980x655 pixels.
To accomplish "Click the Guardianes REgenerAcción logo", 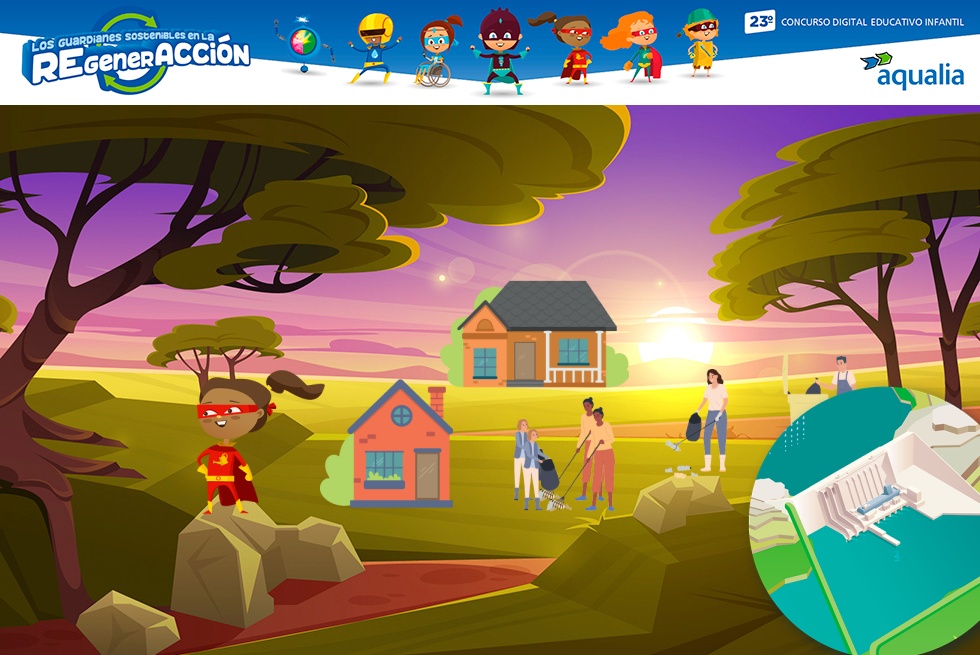I will coord(138,55).
